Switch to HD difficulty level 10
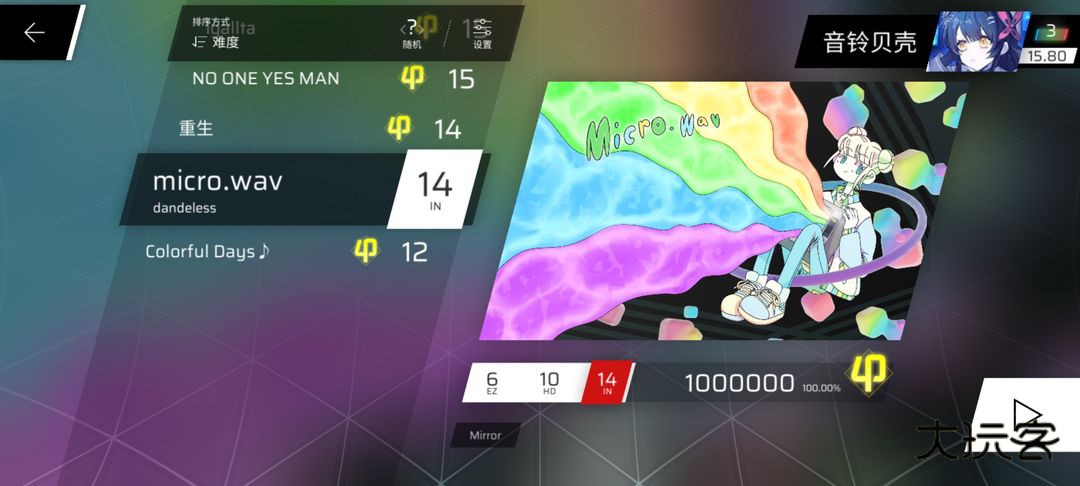 (x=549, y=382)
